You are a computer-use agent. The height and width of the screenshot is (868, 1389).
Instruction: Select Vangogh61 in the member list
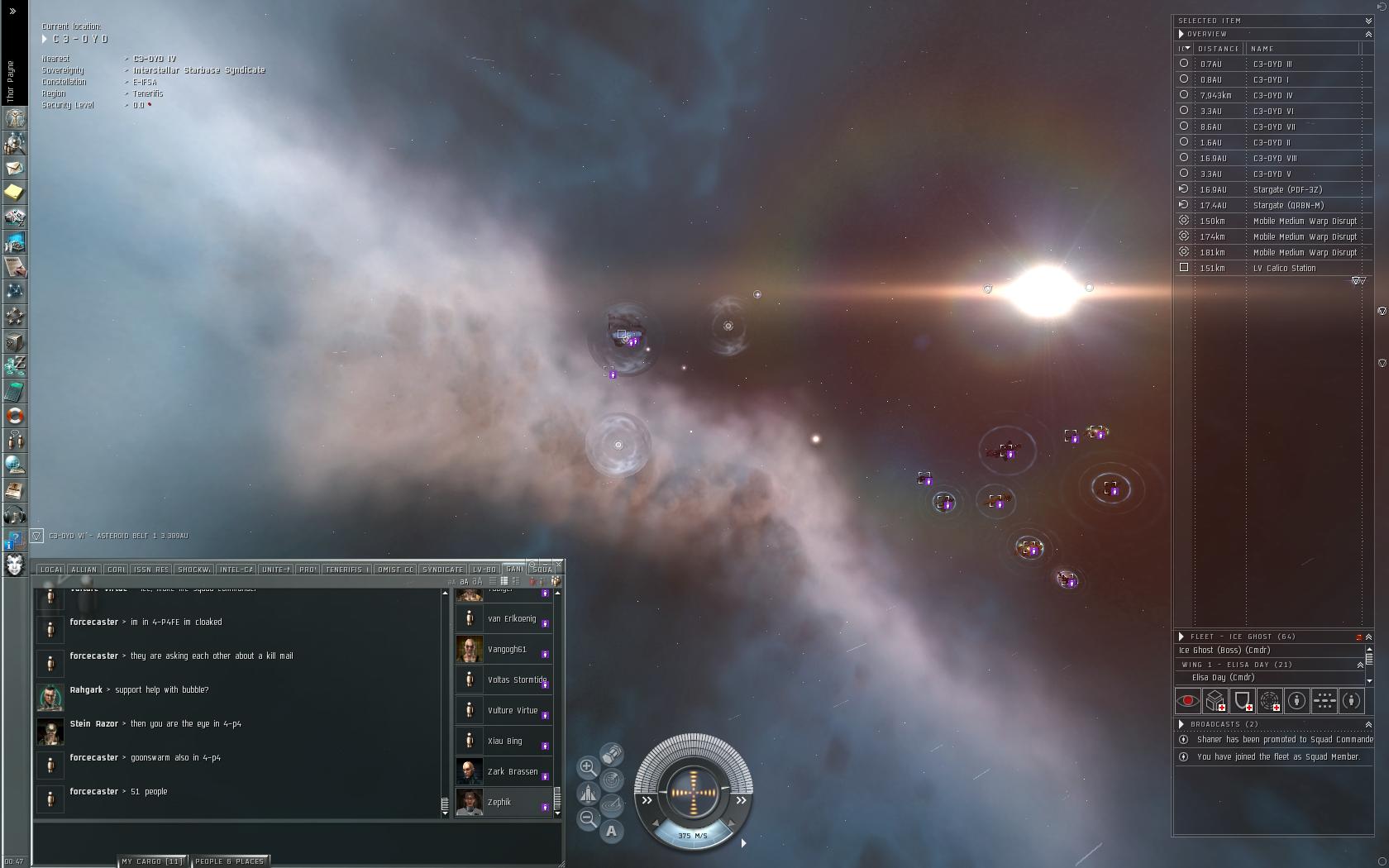click(x=506, y=650)
